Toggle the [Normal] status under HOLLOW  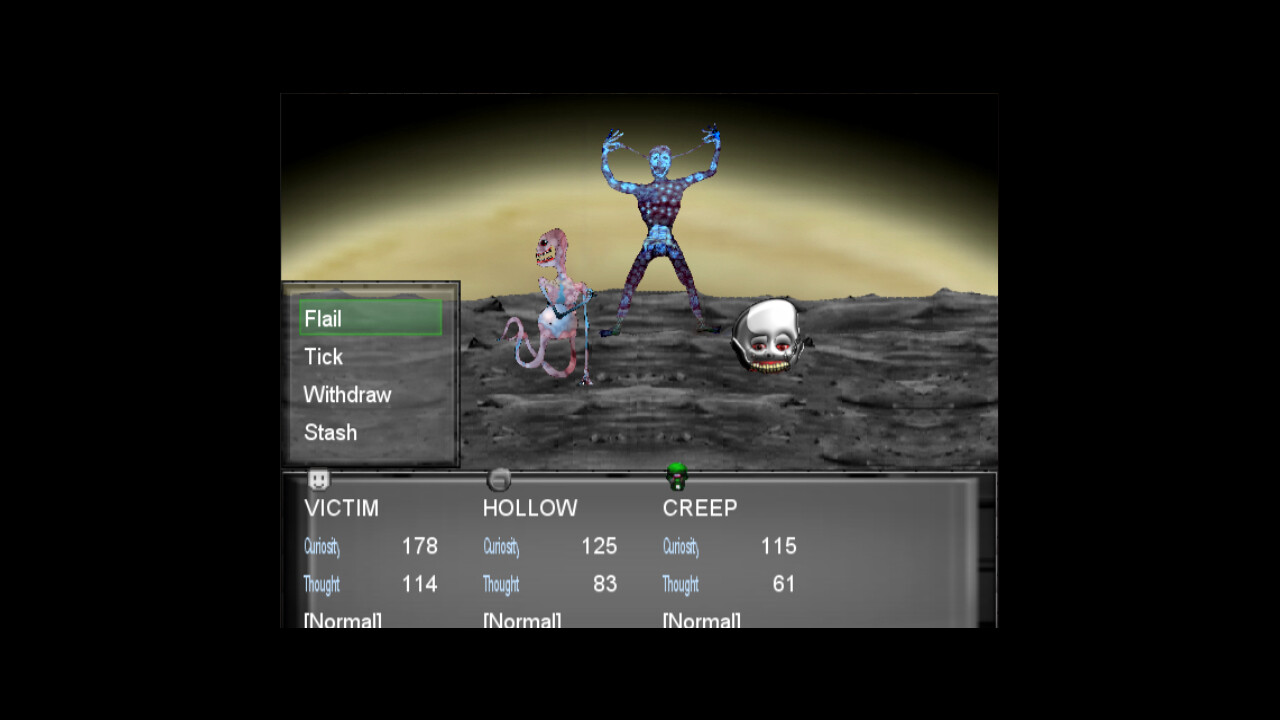[x=520, y=620]
